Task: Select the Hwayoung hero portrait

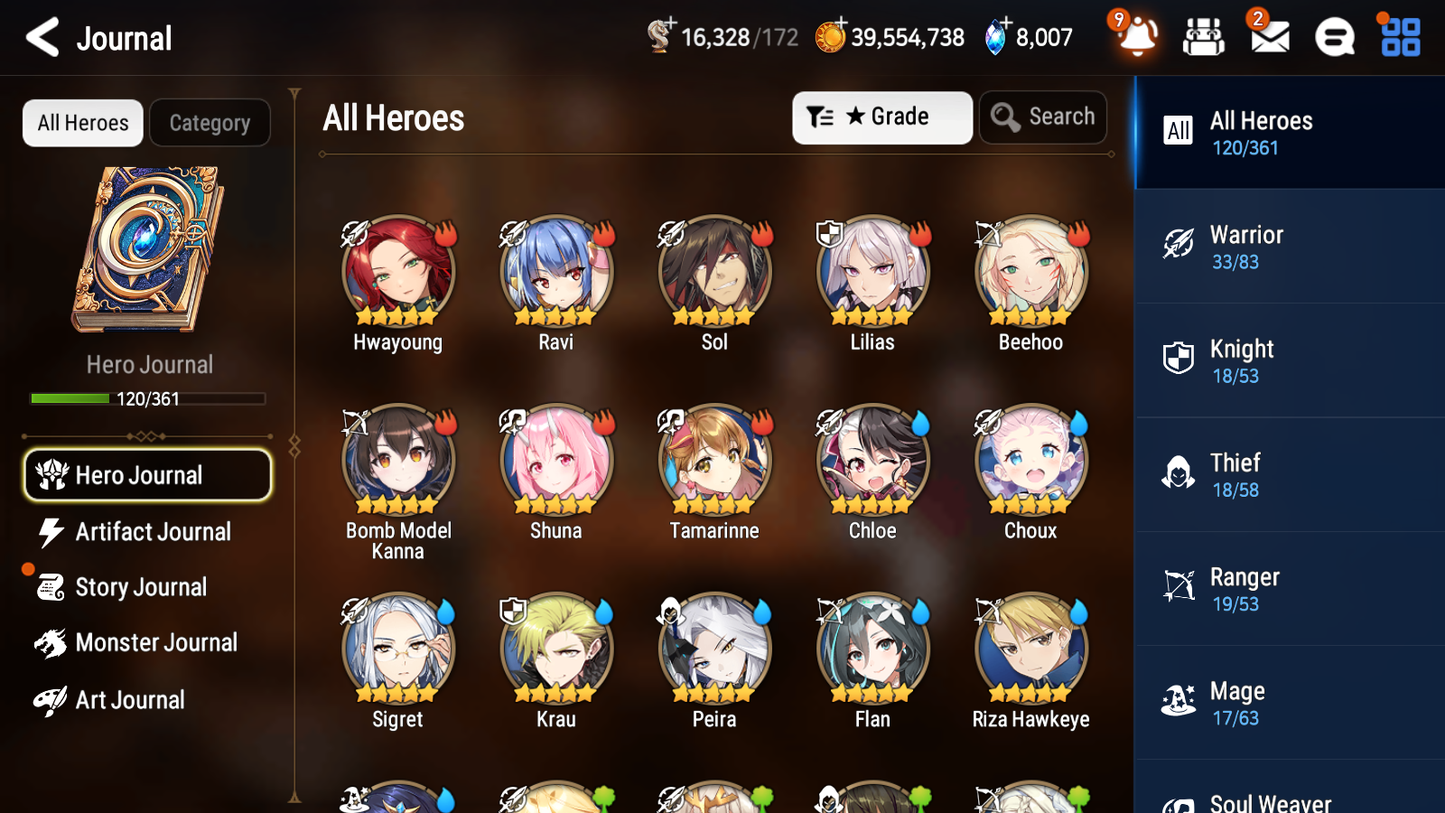Action: tap(398, 271)
